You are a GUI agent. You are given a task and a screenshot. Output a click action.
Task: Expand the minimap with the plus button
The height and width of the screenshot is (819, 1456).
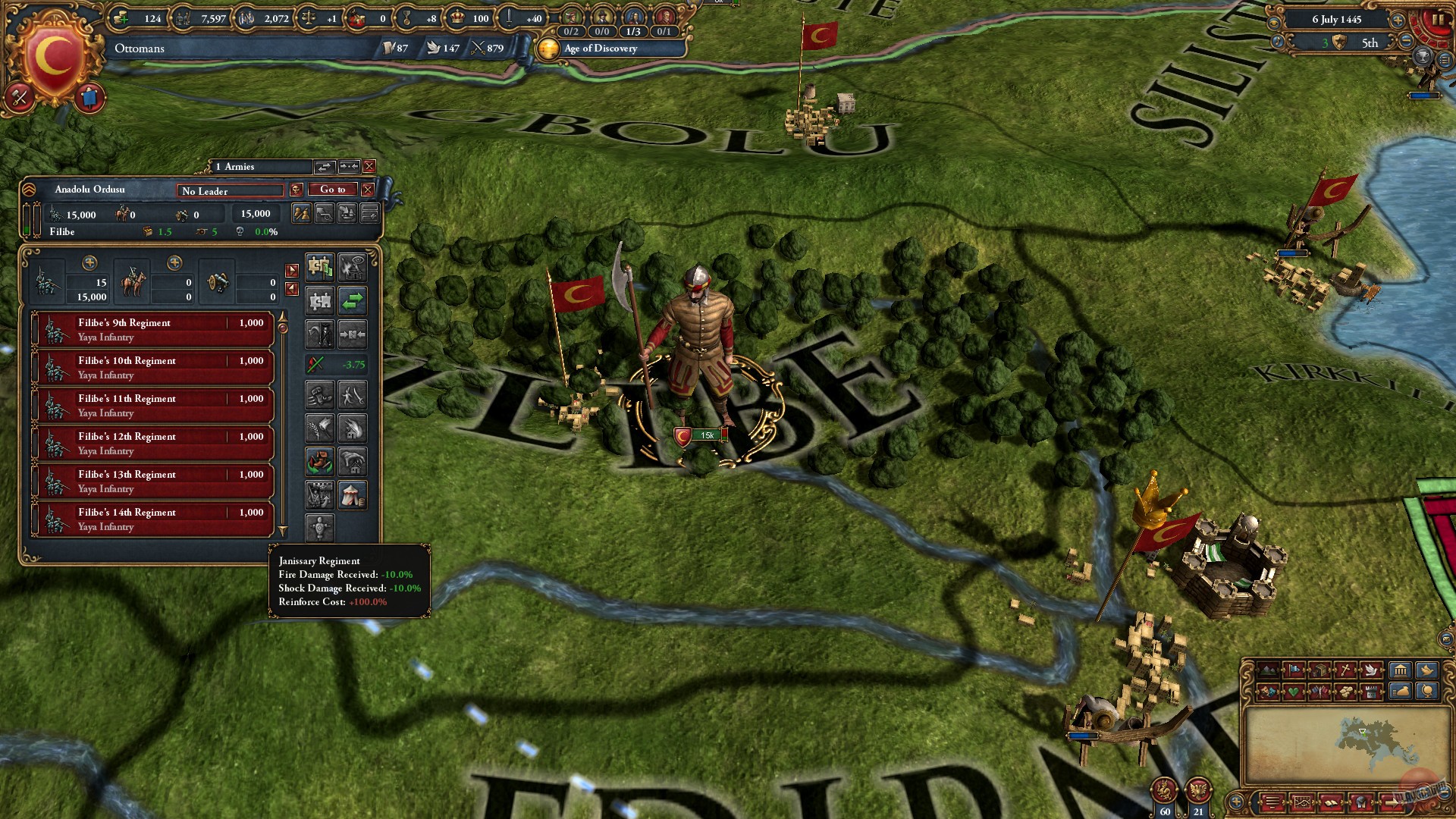click(x=1236, y=802)
